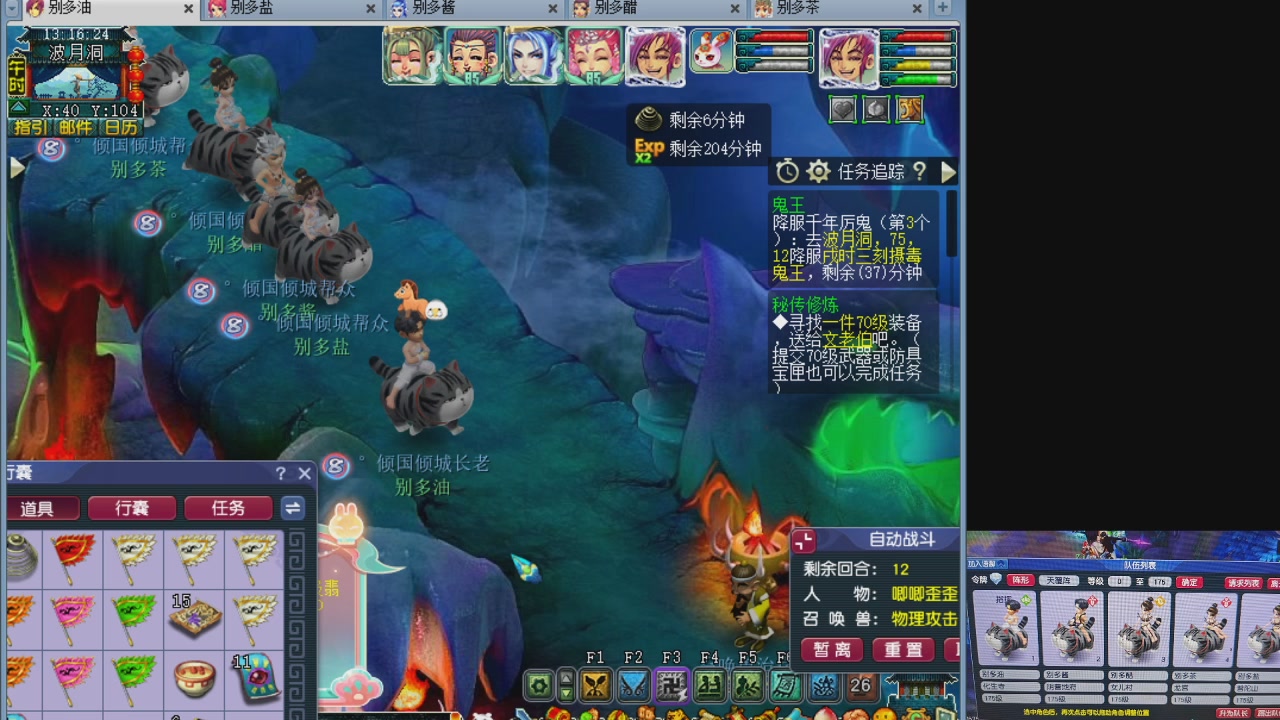The height and width of the screenshot is (720, 1280).
Task: Click the gear icon on the quest tracker bar
Action: [x=818, y=171]
